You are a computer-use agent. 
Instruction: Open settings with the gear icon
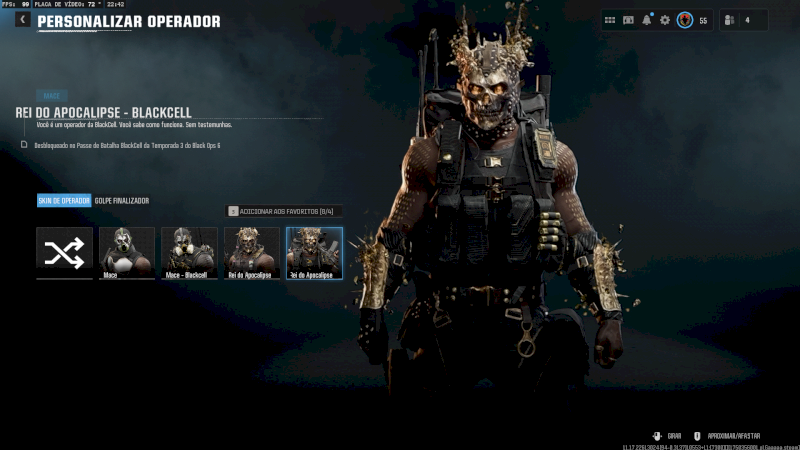tap(665, 20)
